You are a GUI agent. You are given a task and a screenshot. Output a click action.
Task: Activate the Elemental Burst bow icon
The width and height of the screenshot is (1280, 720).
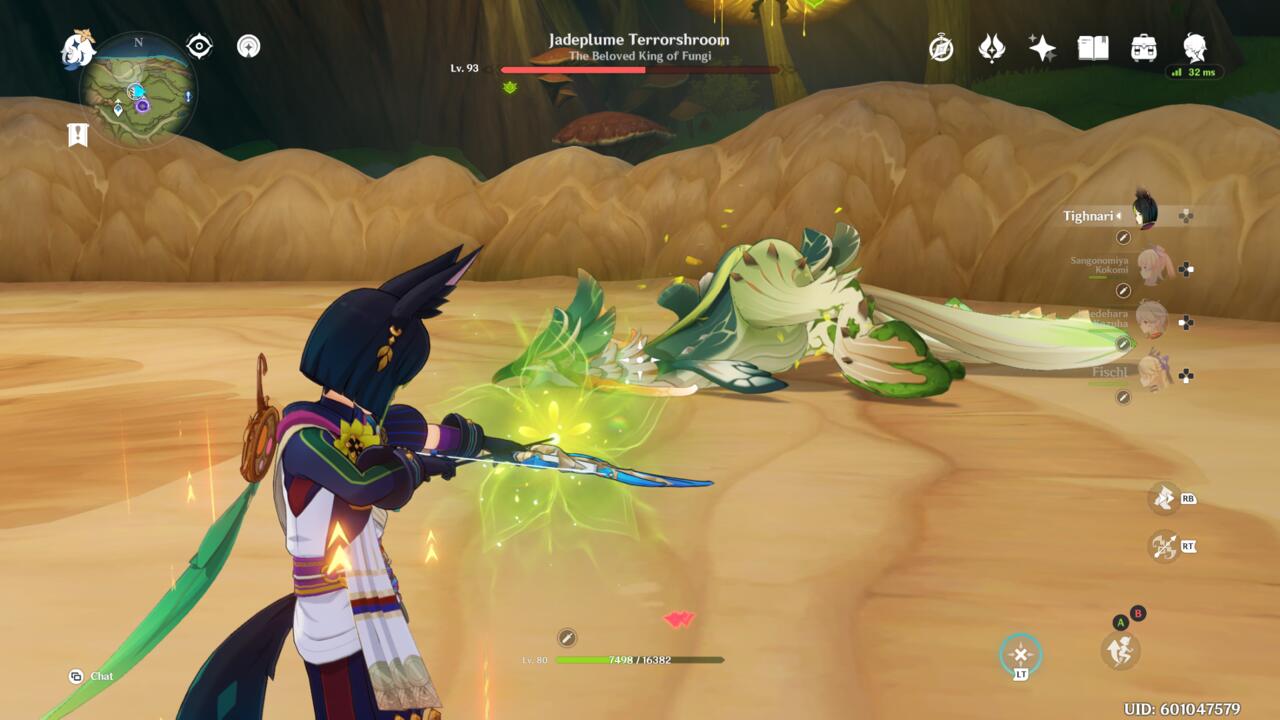(x=1163, y=546)
